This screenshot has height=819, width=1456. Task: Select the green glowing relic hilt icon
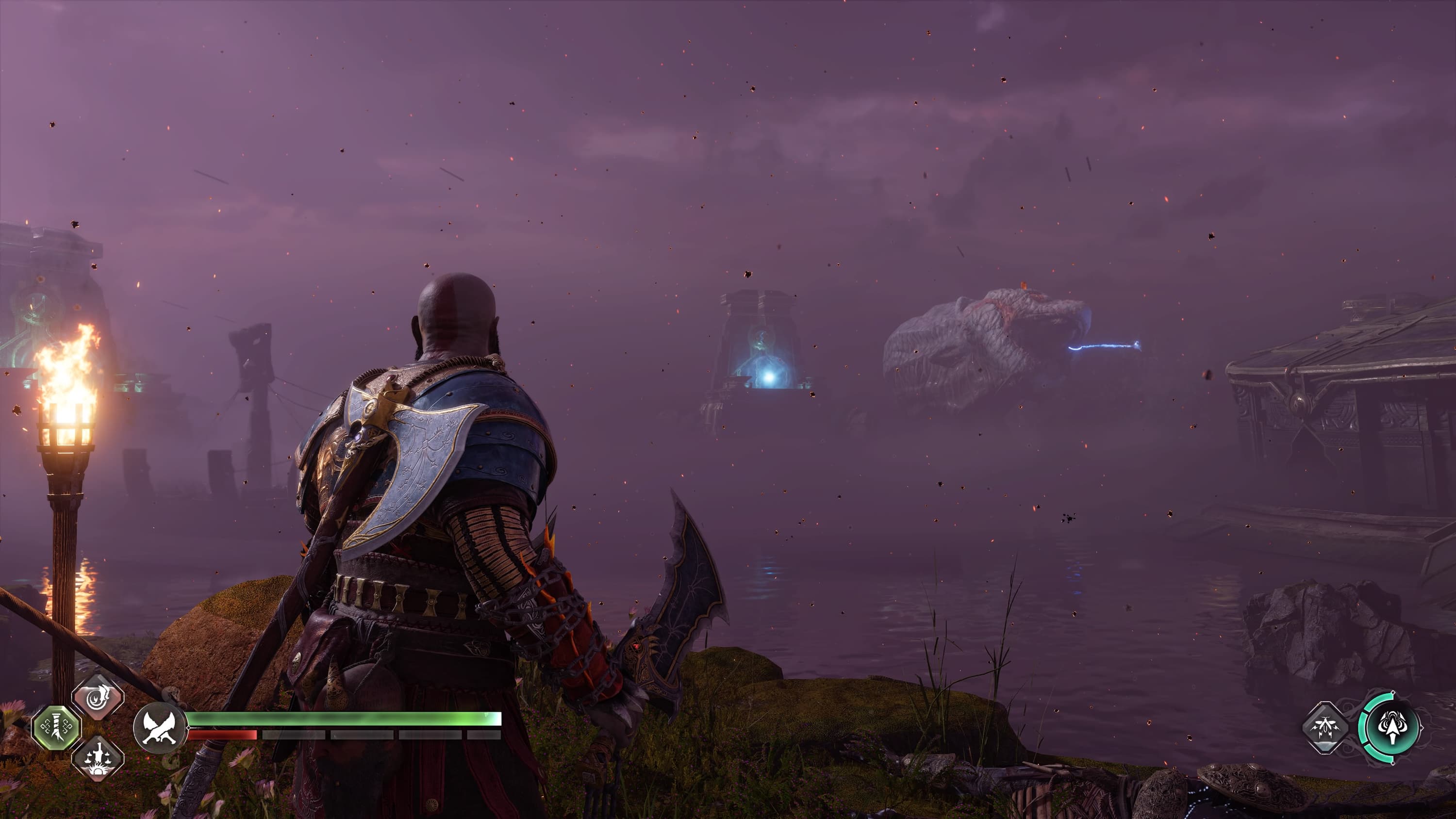tap(56, 728)
